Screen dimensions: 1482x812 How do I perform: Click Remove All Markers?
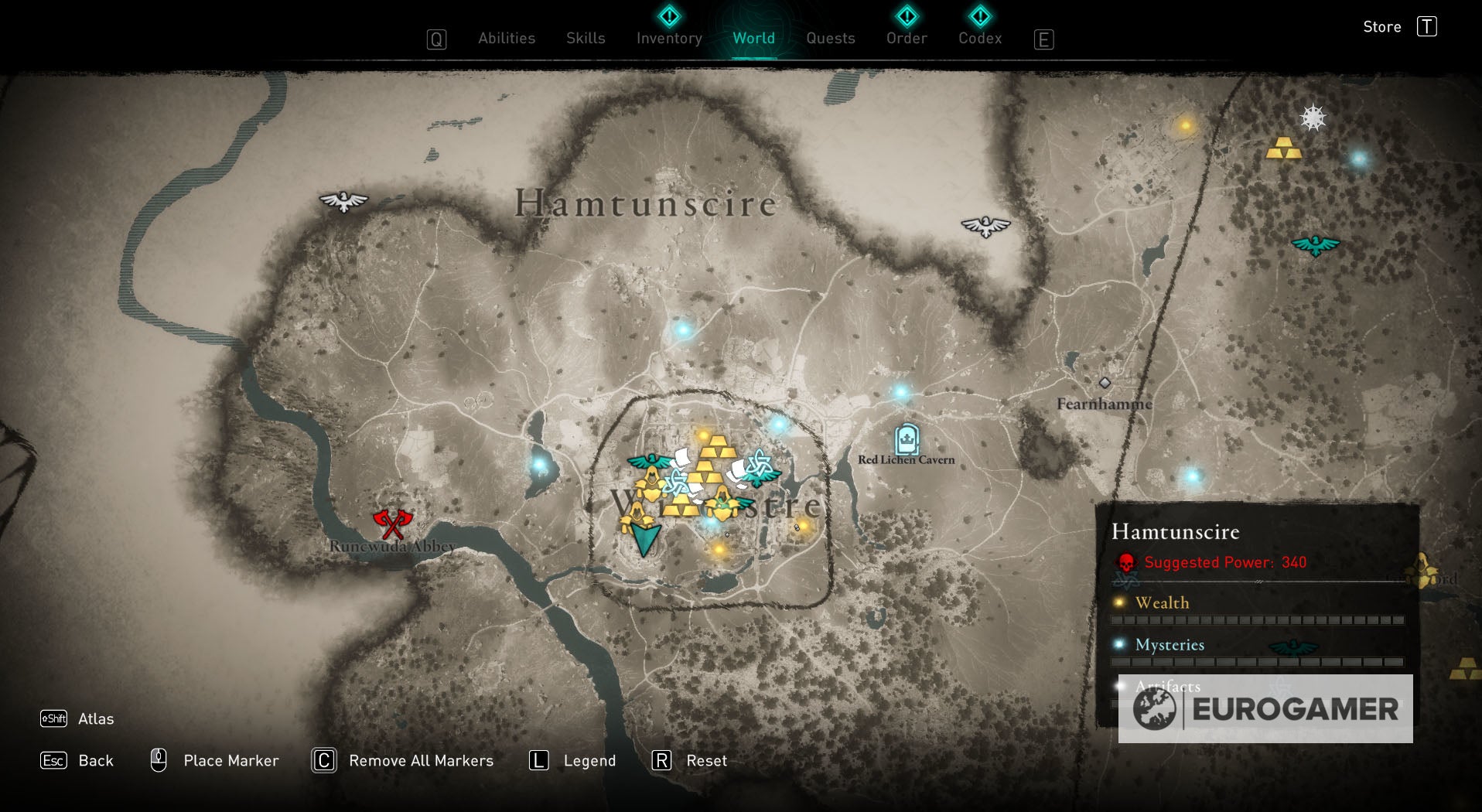pos(422,760)
